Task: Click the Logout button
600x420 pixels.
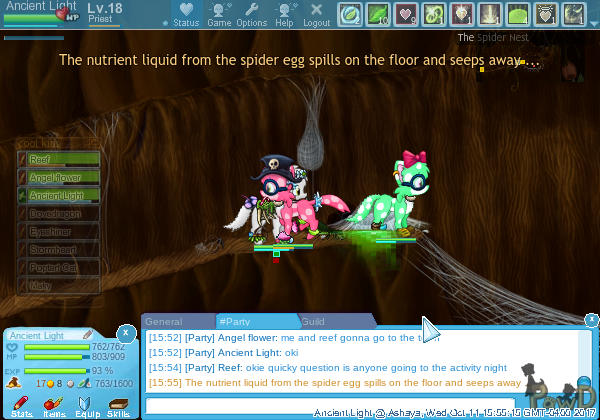Action: tap(316, 14)
